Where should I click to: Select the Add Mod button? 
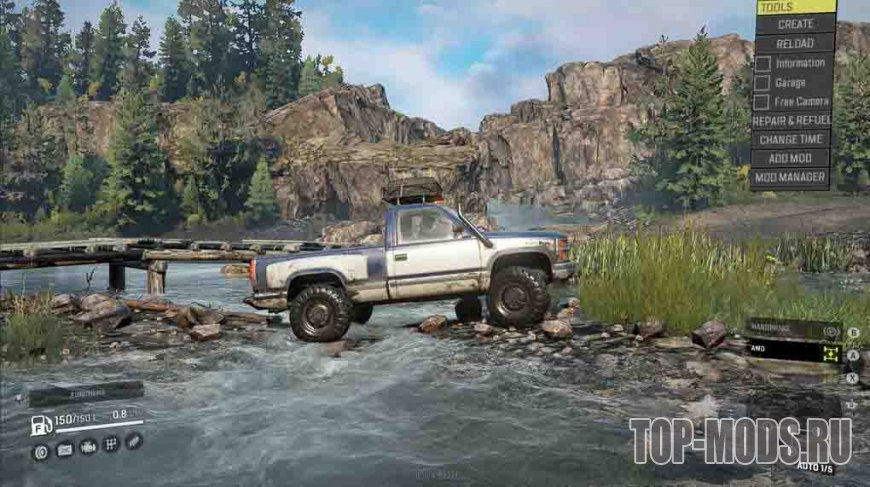coord(794,158)
